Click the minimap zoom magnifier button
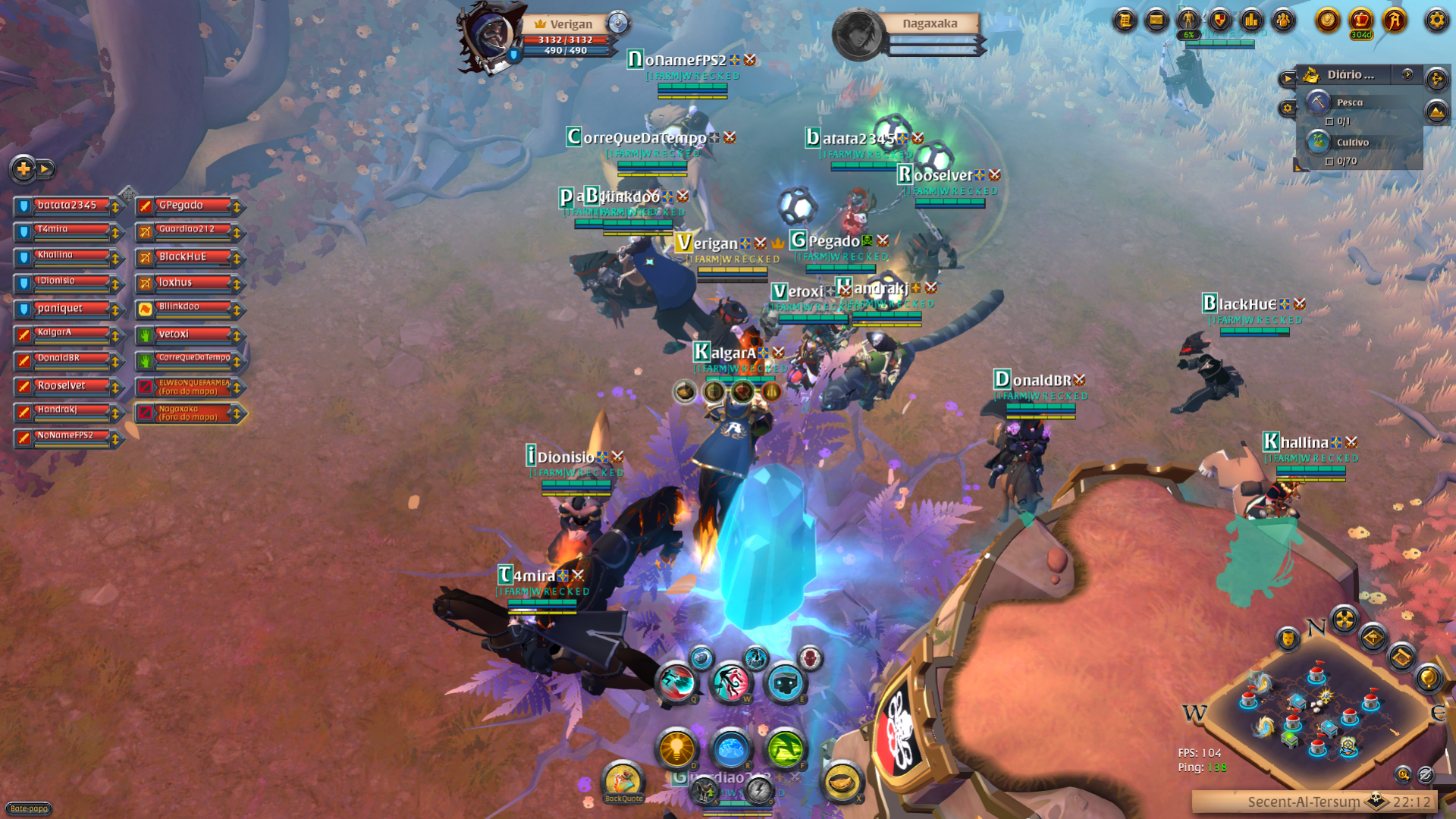This screenshot has height=819, width=1456. coord(1403,774)
